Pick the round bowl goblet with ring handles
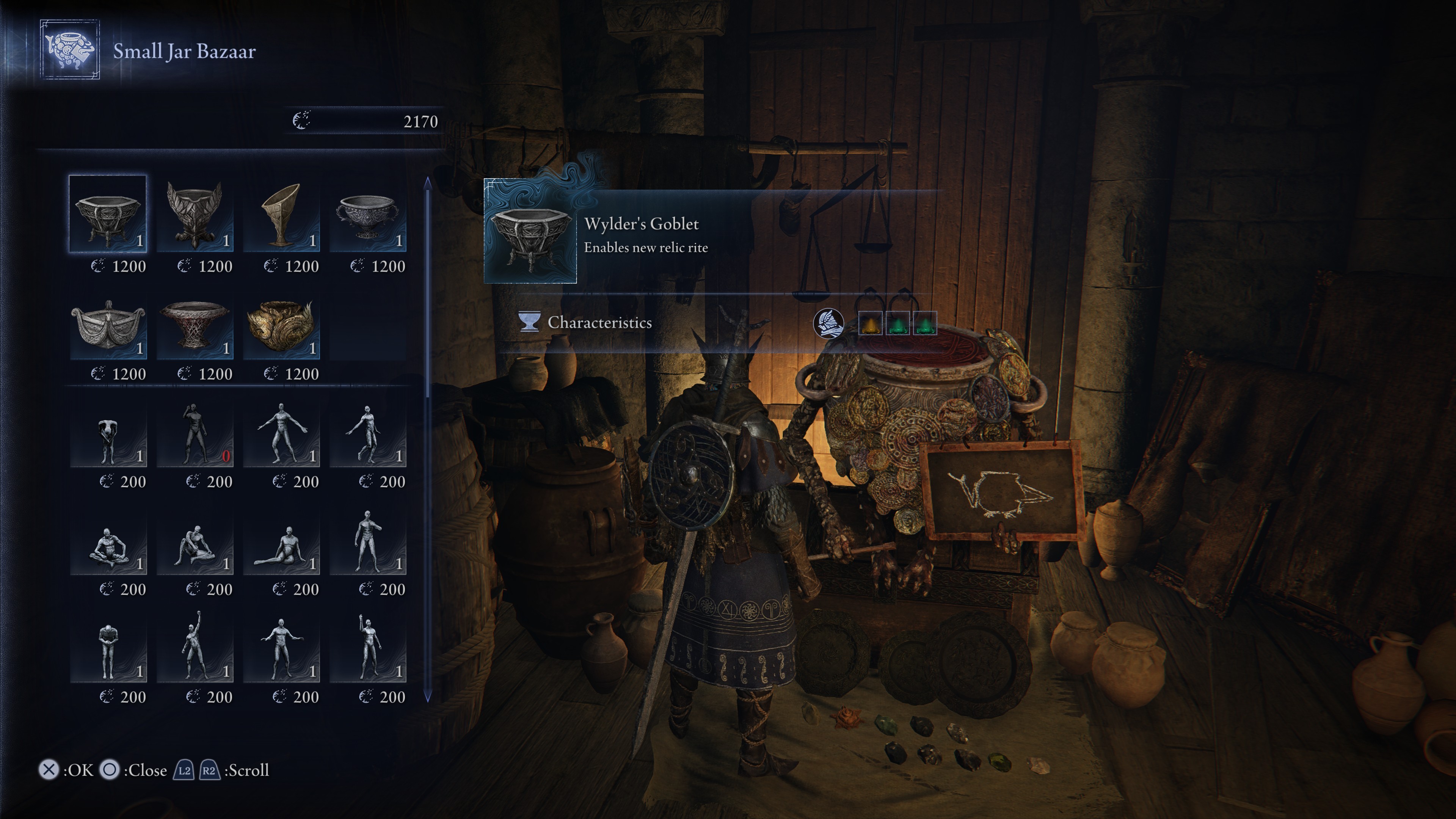 click(367, 213)
